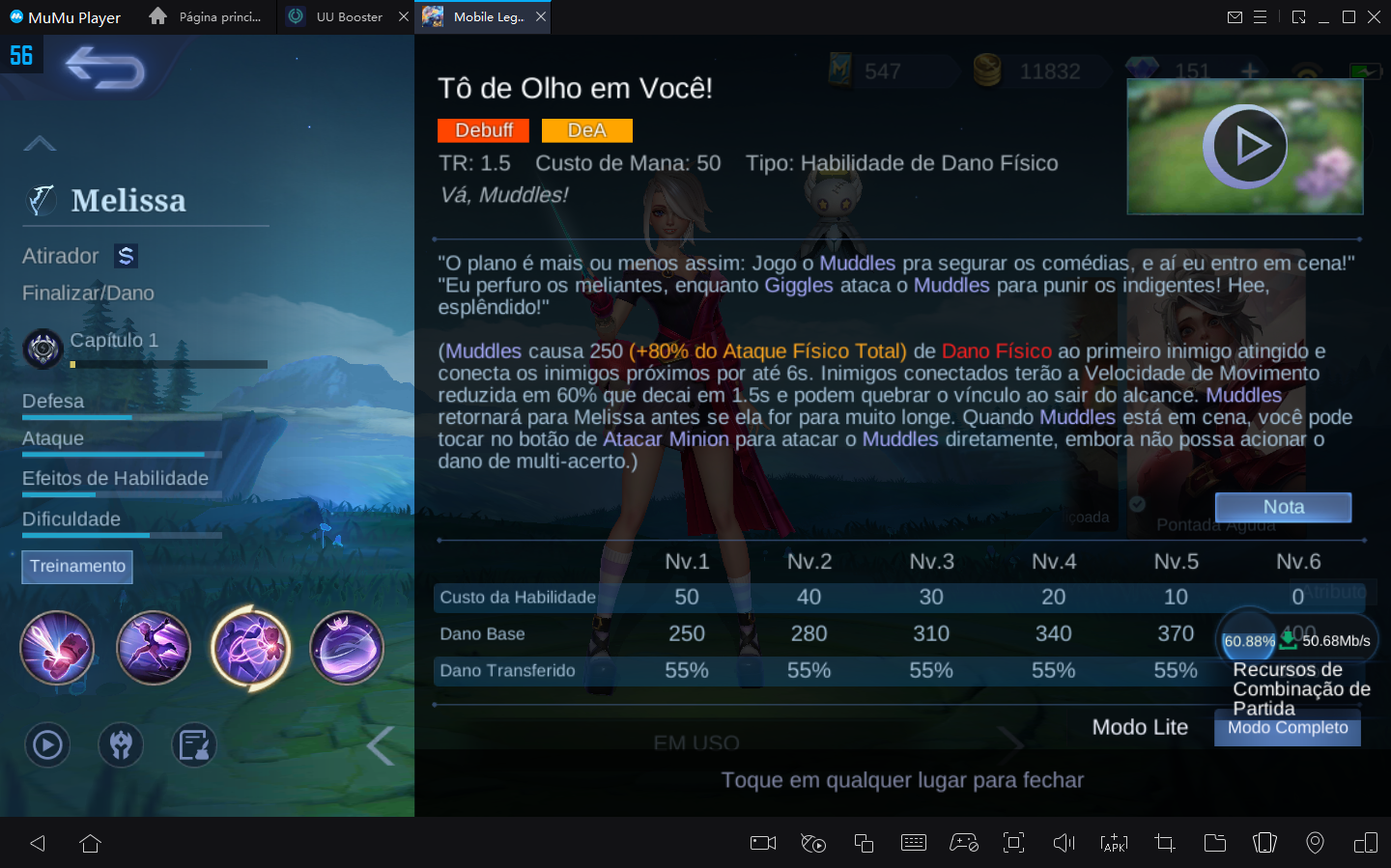Open the Nota button for skill details

(x=1283, y=506)
